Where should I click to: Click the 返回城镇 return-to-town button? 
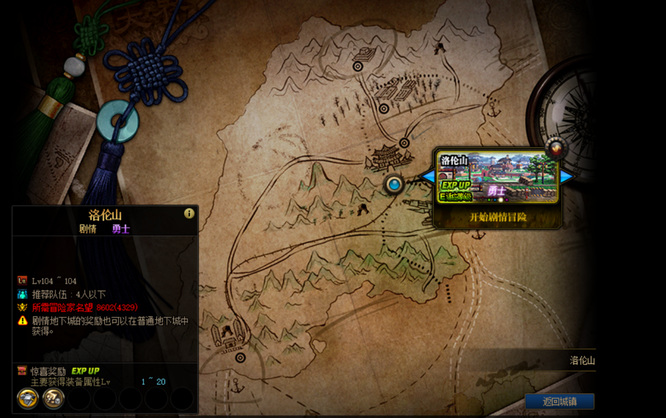[559, 402]
